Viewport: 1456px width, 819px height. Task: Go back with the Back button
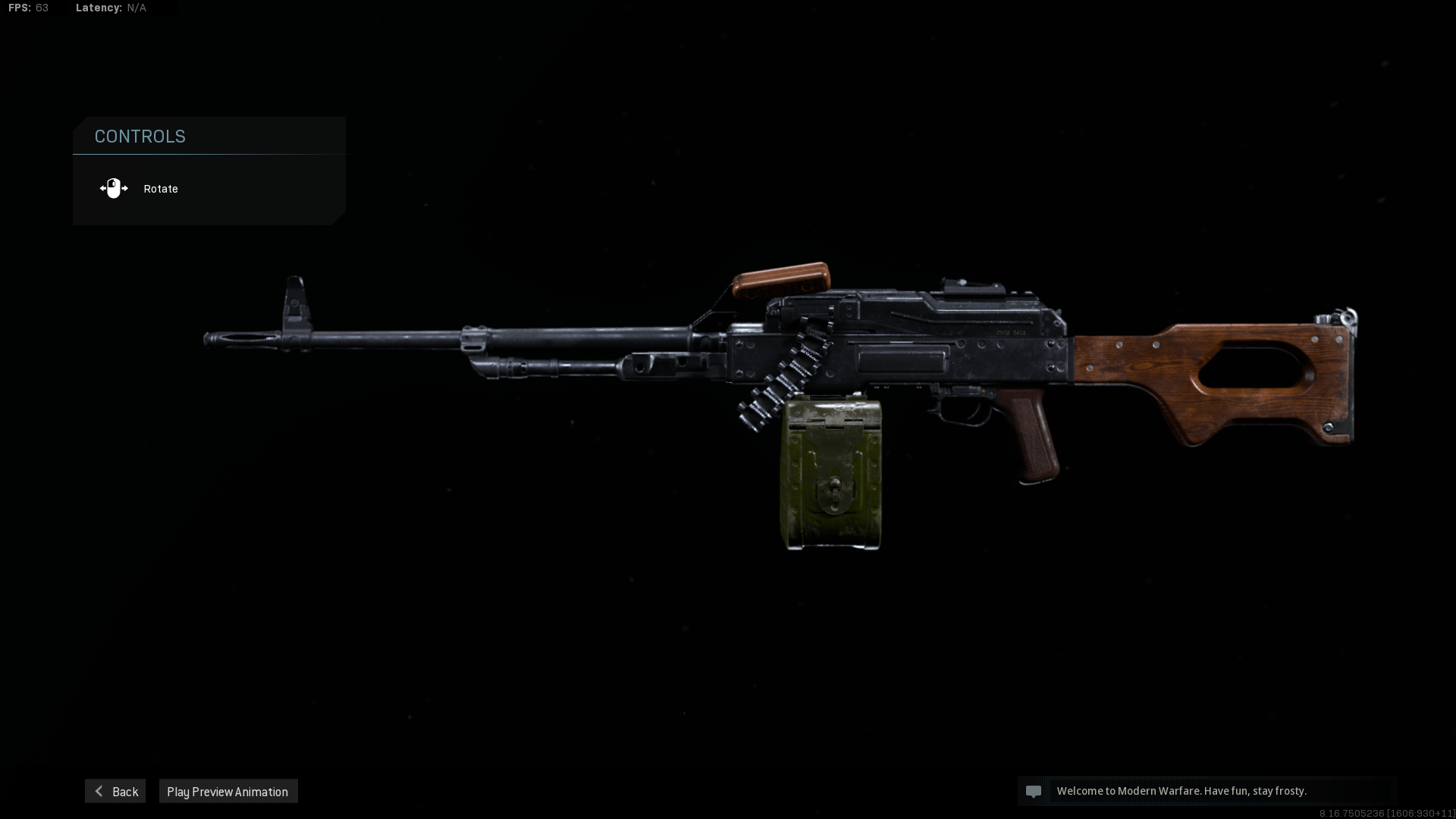coord(115,791)
